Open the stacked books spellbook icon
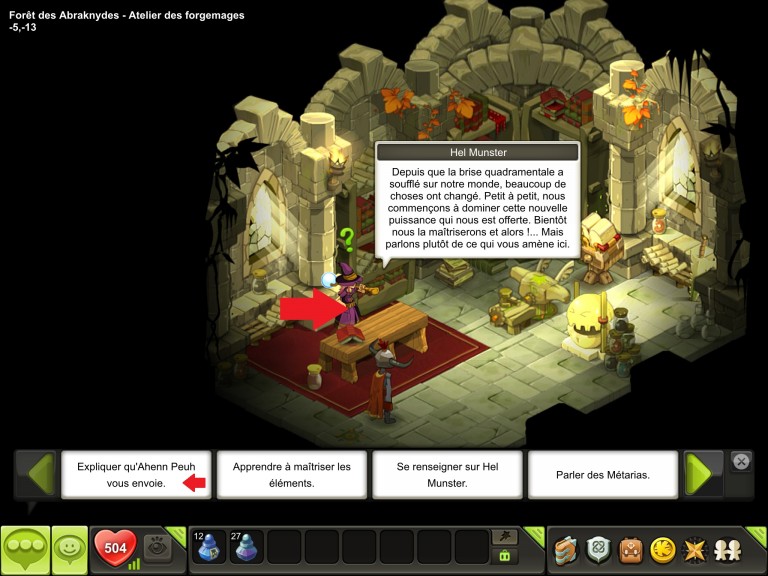This screenshot has width=768, height=576. tap(567, 549)
